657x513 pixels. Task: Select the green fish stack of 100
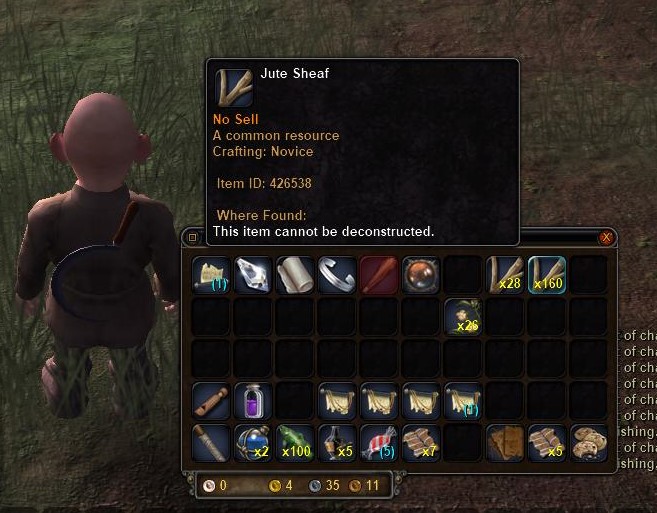pyautogui.click(x=295, y=442)
